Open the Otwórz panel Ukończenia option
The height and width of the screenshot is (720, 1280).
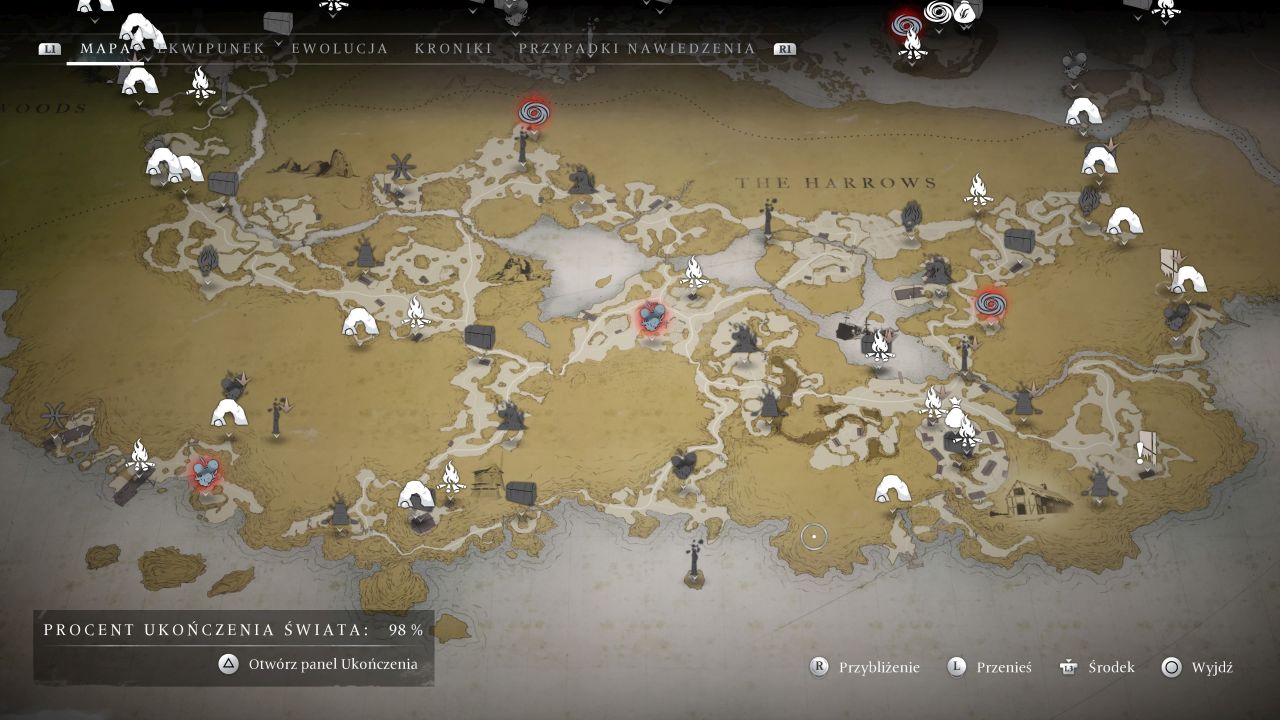point(319,664)
